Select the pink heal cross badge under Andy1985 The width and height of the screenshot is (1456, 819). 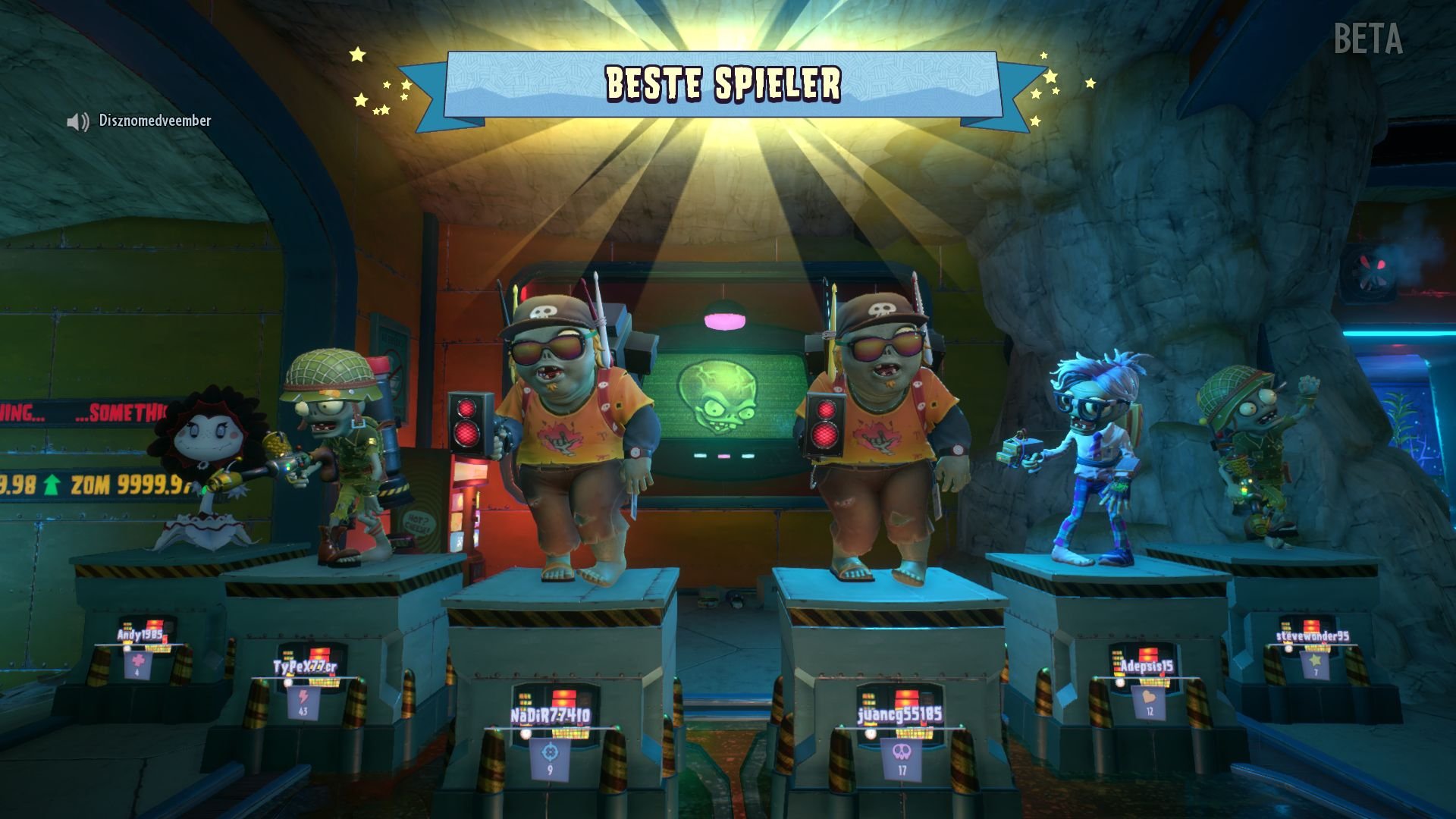[x=138, y=661]
